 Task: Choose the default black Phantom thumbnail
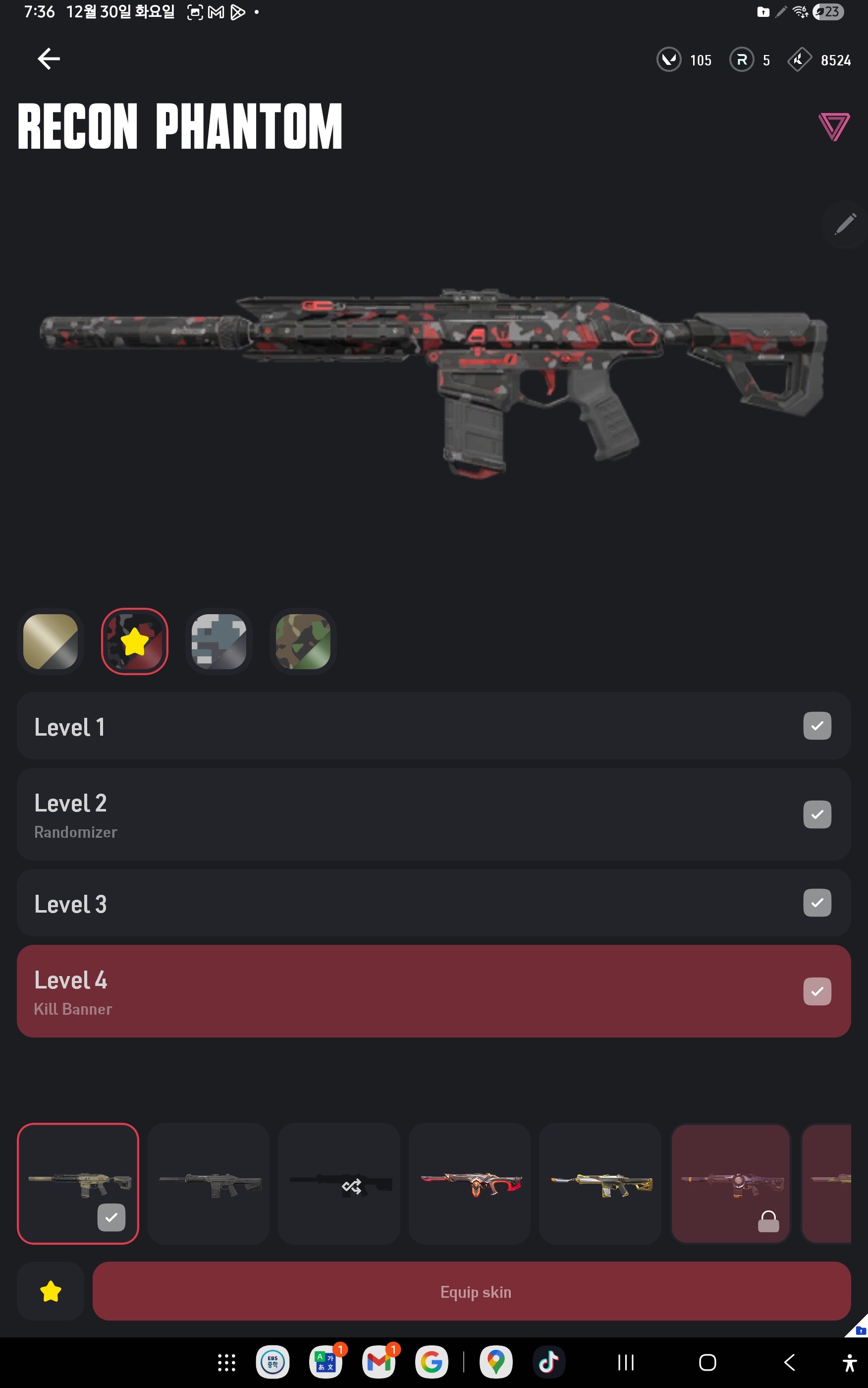coord(209,1184)
